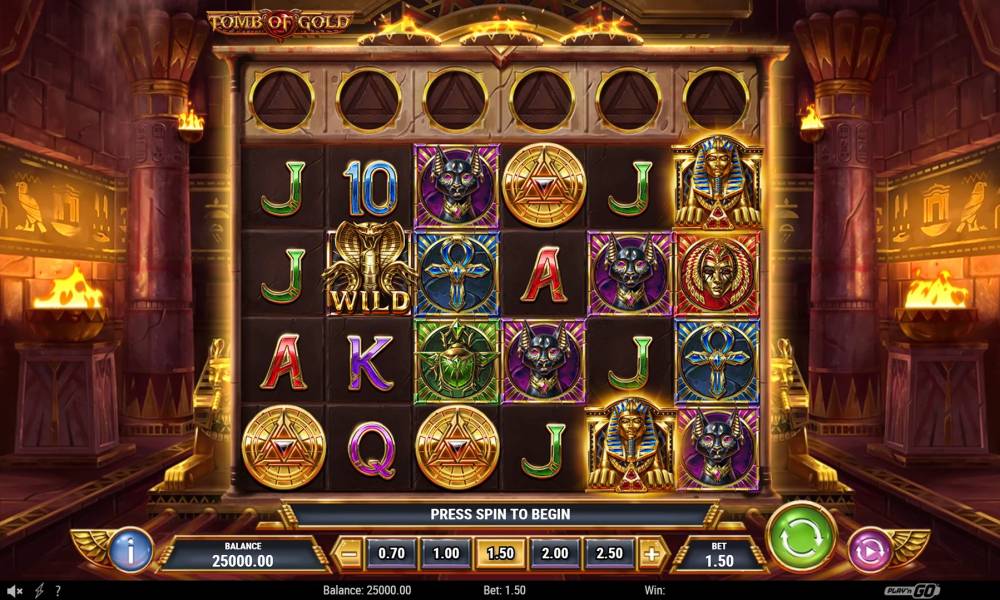Set the bet to 2.00
Viewport: 1000px width, 600px height.
[x=554, y=553]
